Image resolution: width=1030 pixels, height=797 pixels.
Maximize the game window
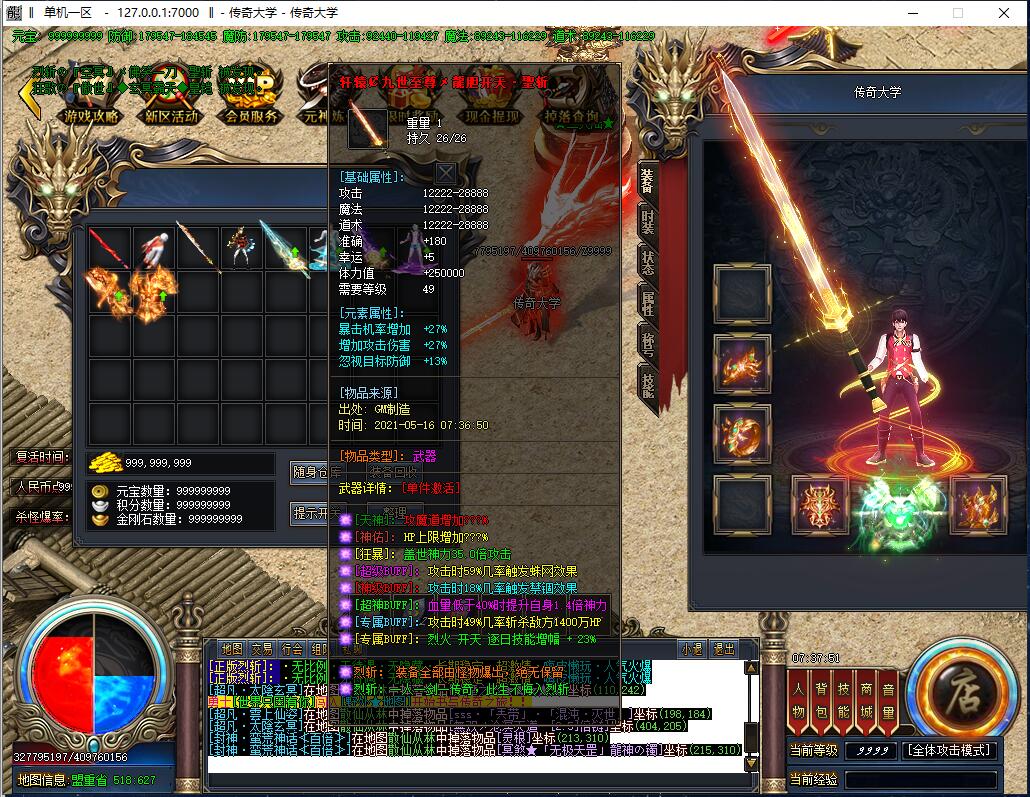pyautogui.click(x=957, y=13)
